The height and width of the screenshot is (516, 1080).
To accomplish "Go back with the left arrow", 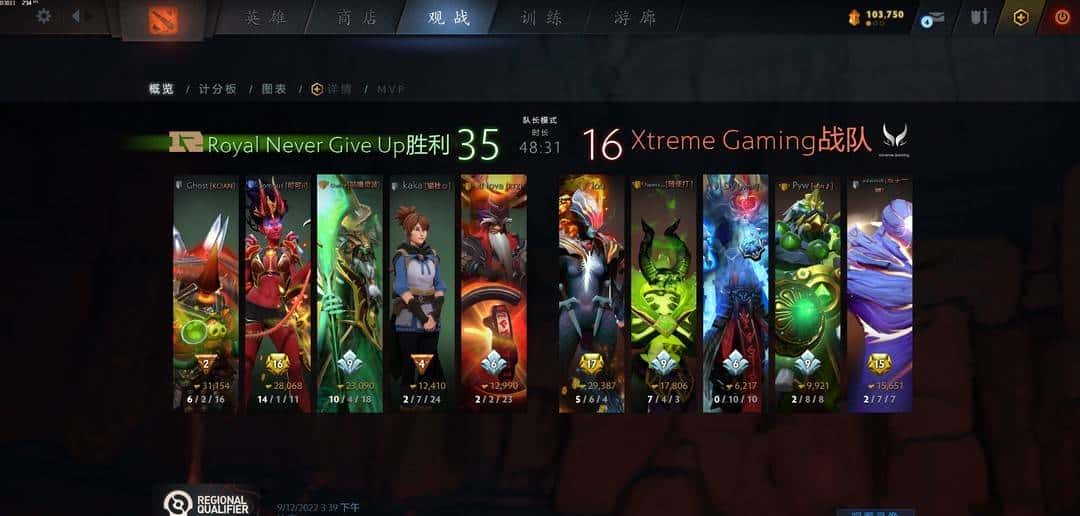I will click(76, 16).
